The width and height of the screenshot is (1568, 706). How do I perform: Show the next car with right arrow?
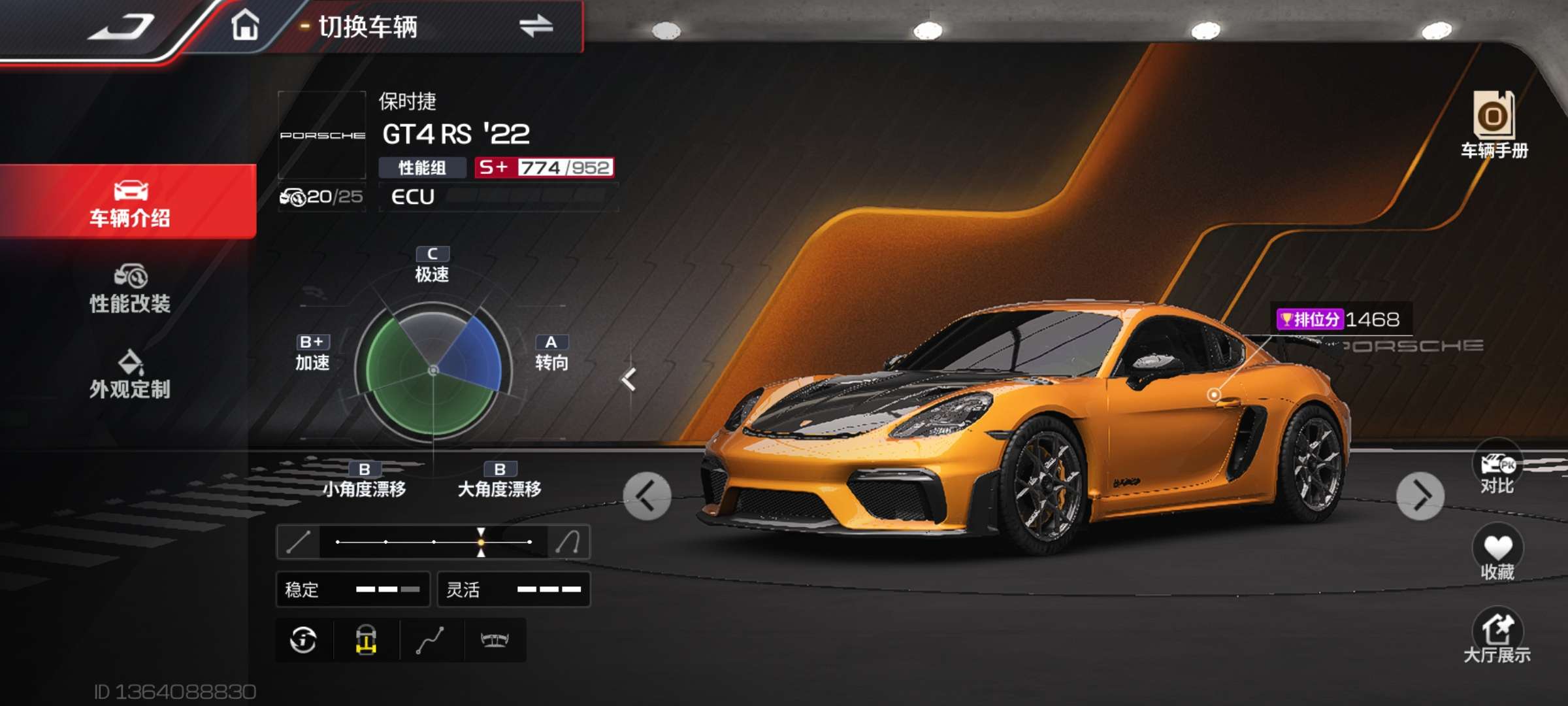tap(1420, 496)
